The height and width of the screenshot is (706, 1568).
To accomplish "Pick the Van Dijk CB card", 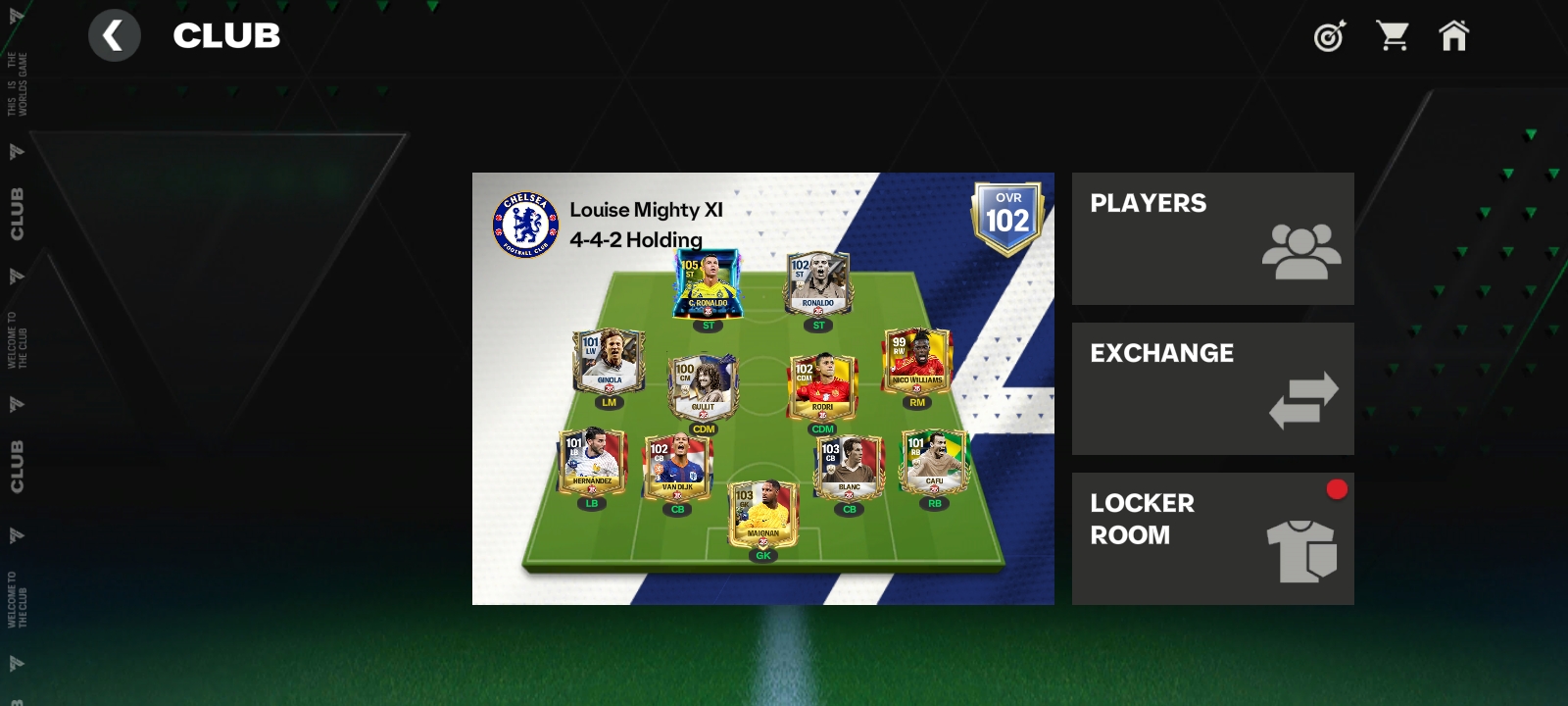I will pos(677,467).
